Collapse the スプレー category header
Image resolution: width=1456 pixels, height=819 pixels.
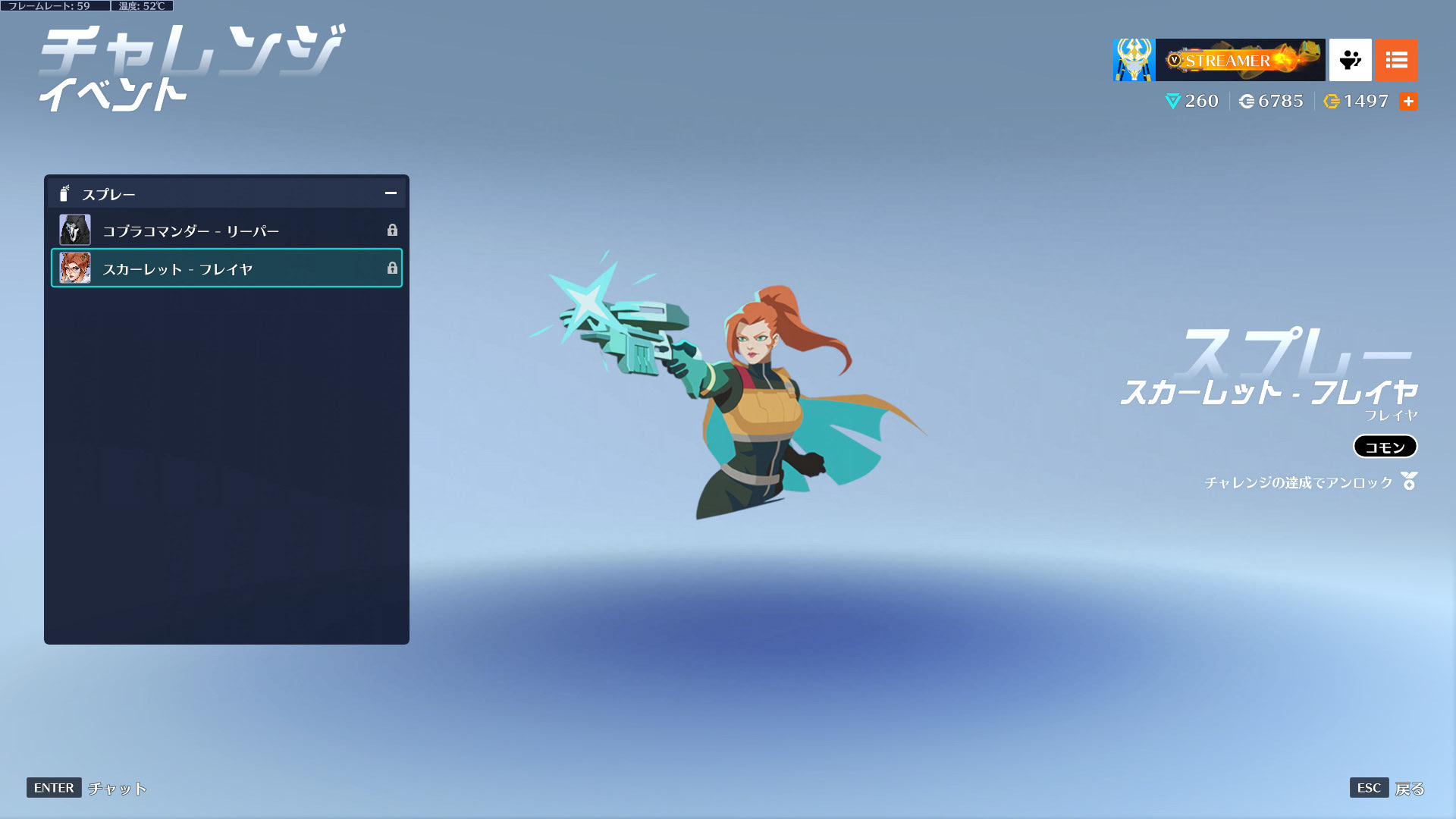pos(391,193)
